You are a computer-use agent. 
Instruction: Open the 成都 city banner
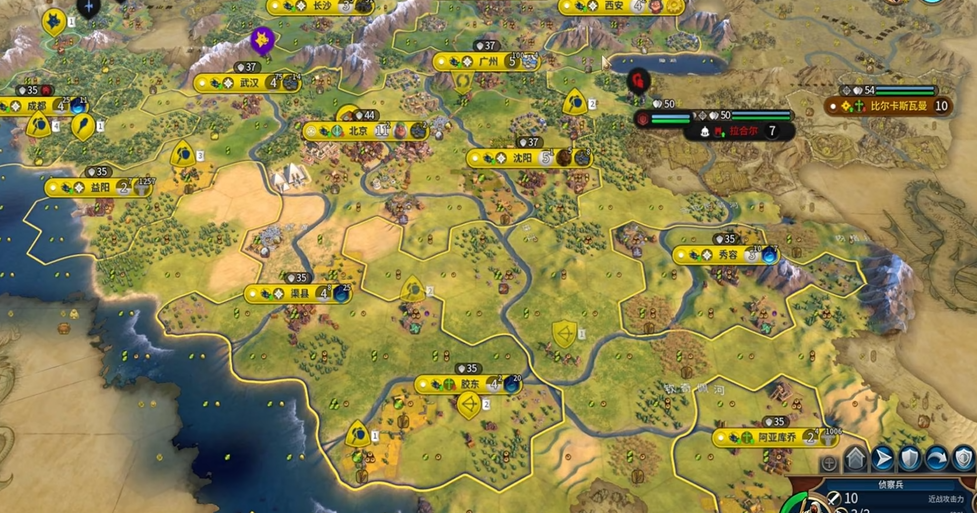tap(36, 104)
